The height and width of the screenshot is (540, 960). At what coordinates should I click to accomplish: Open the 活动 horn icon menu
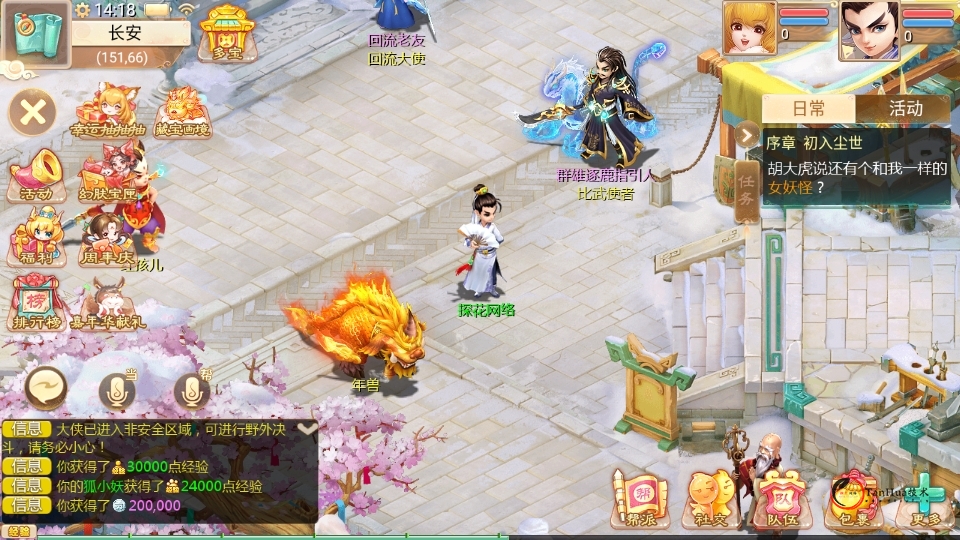[34, 175]
